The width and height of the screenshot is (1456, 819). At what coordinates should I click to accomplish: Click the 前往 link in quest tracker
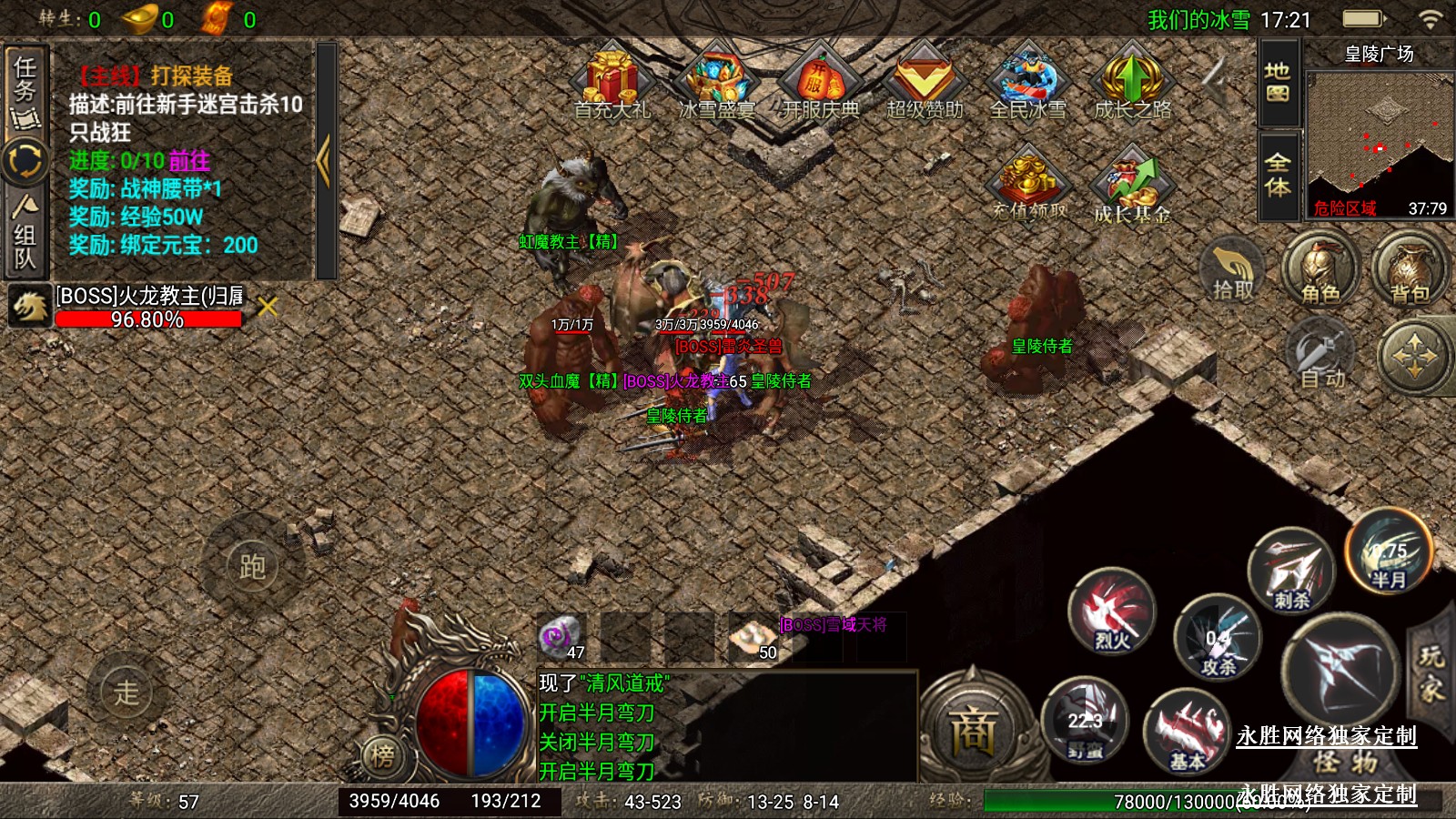pyautogui.click(x=189, y=161)
